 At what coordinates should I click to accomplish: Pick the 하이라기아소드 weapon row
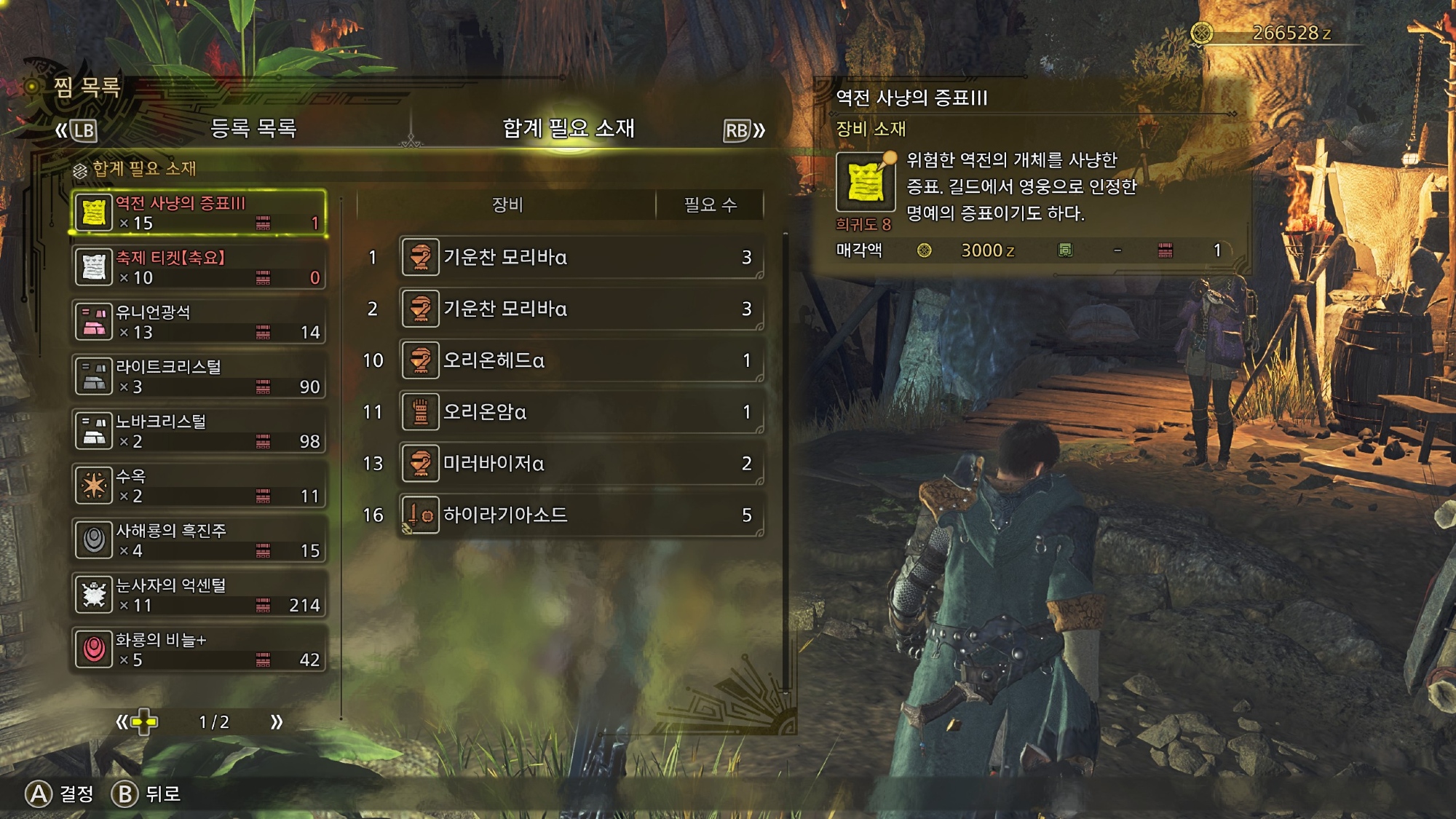[x=581, y=515]
